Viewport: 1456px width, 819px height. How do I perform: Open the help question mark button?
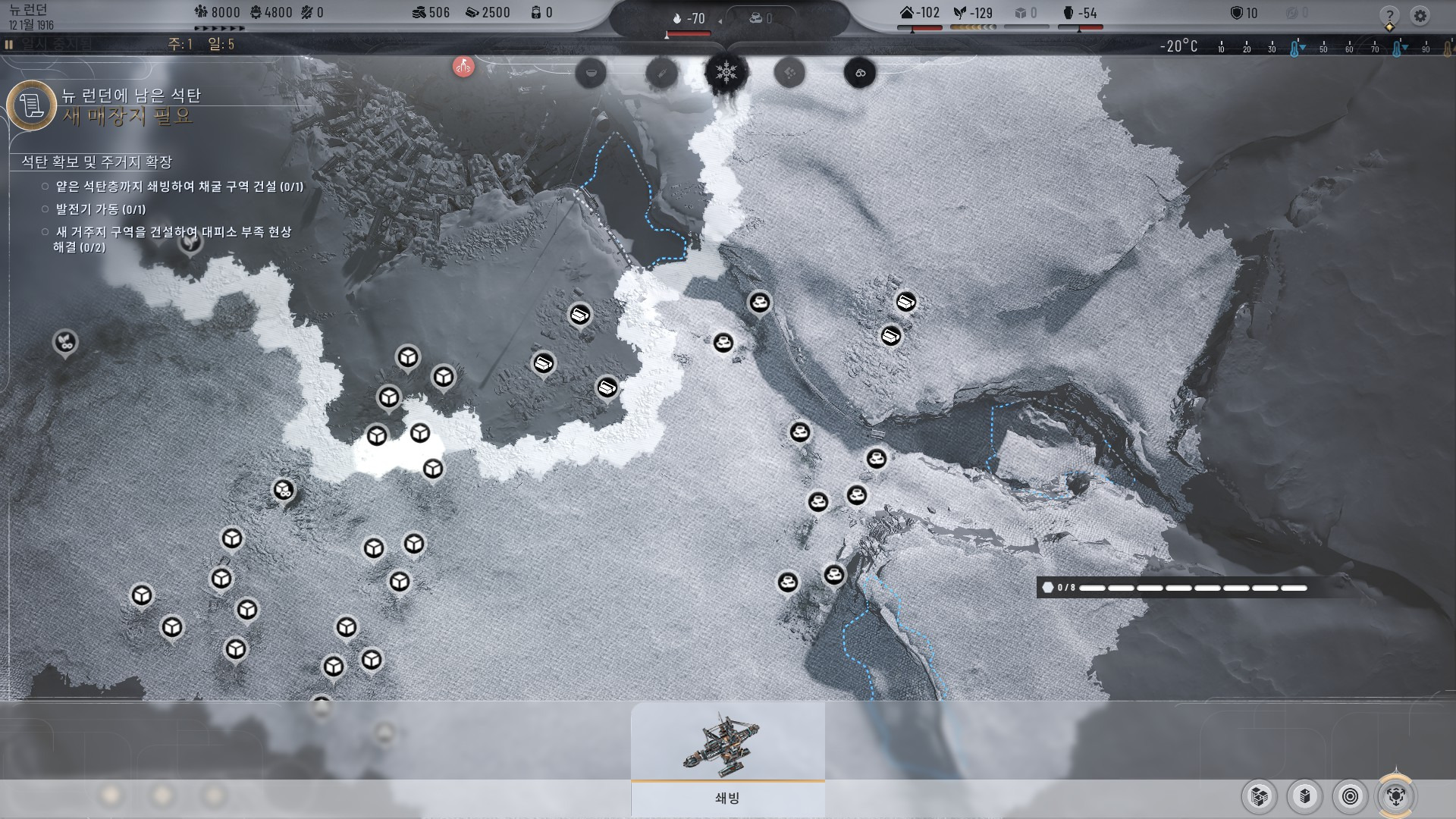coord(1389,16)
